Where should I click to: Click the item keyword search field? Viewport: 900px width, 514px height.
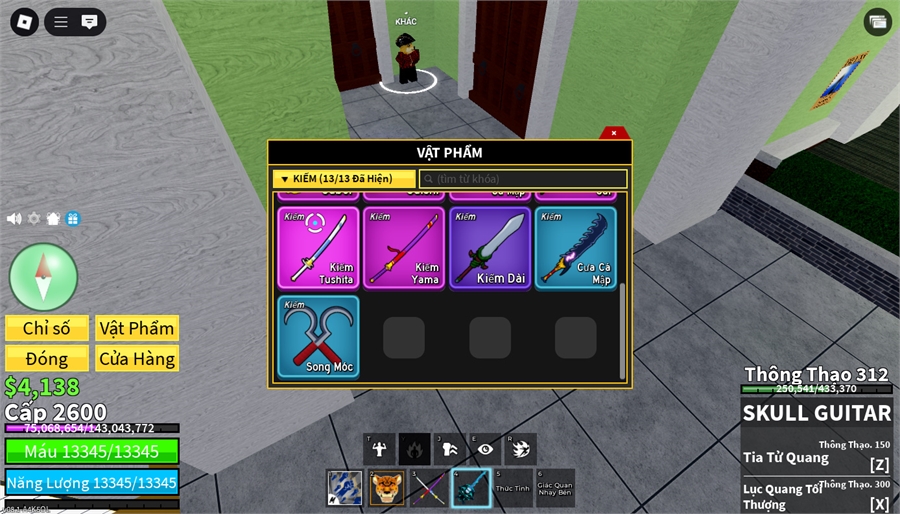523,179
